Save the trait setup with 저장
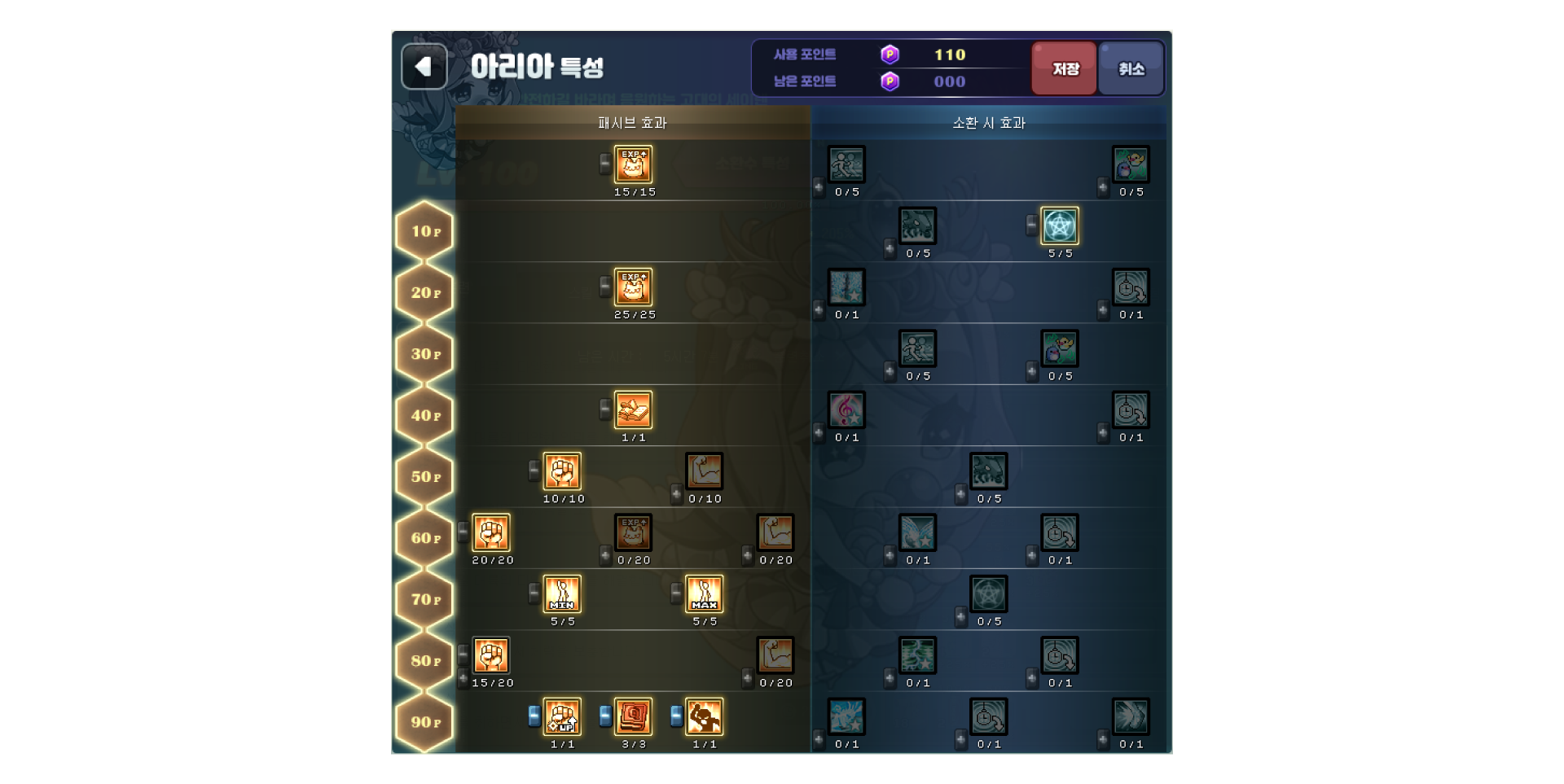 coord(1064,69)
